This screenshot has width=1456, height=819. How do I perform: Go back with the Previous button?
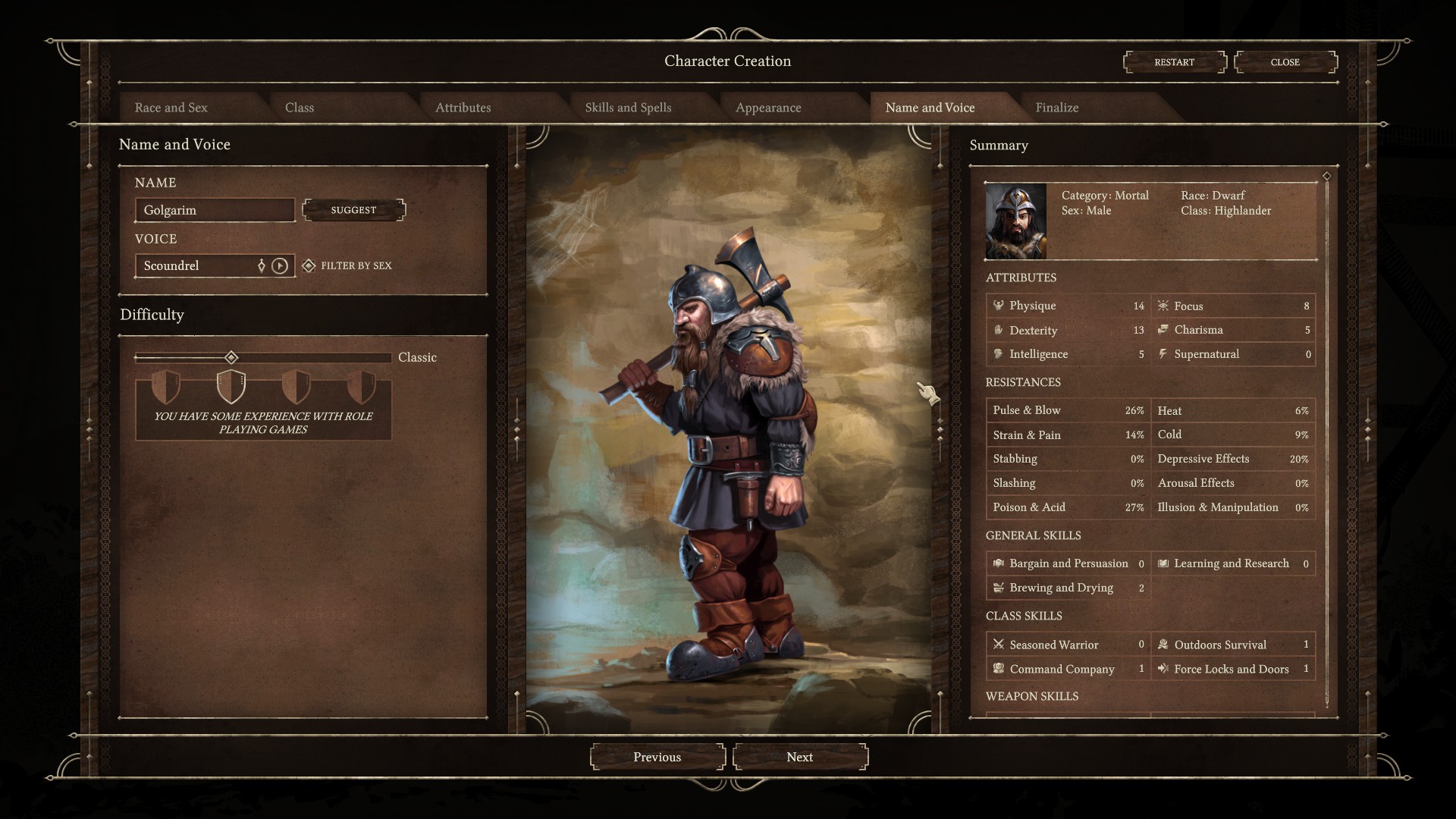pyautogui.click(x=657, y=757)
